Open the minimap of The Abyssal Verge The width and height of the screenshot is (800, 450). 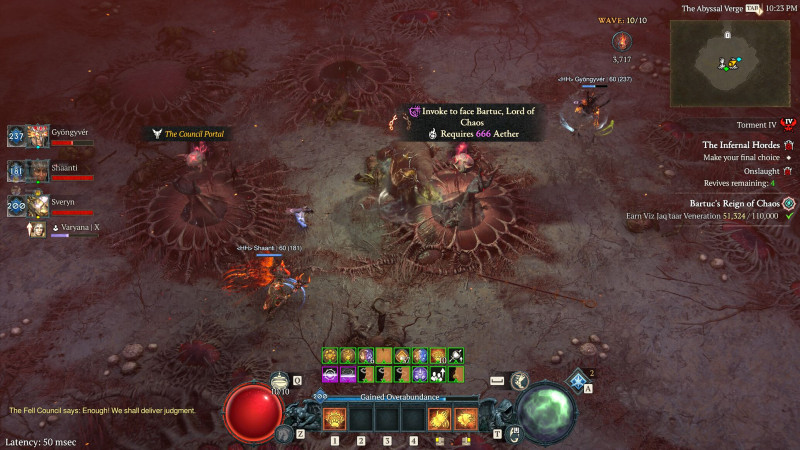coord(734,62)
